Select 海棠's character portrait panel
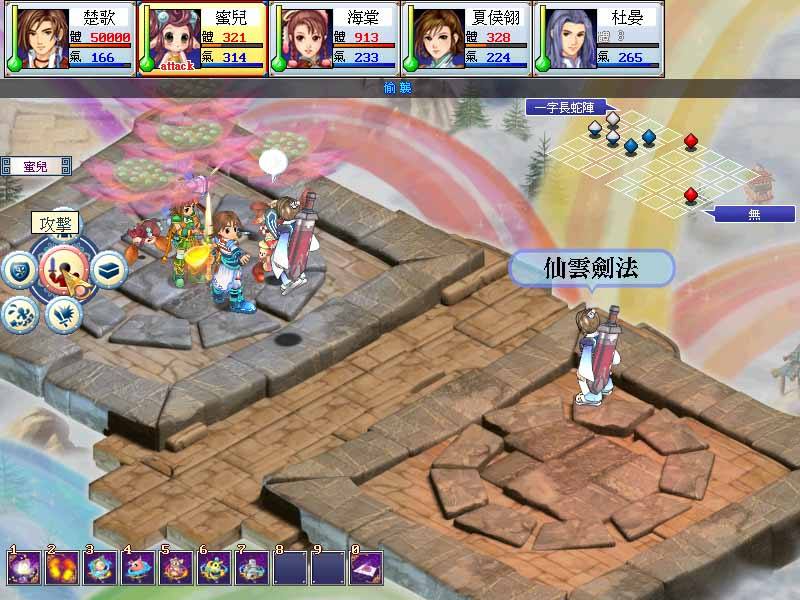Screen dimensions: 800x600 pyautogui.click(x=334, y=38)
